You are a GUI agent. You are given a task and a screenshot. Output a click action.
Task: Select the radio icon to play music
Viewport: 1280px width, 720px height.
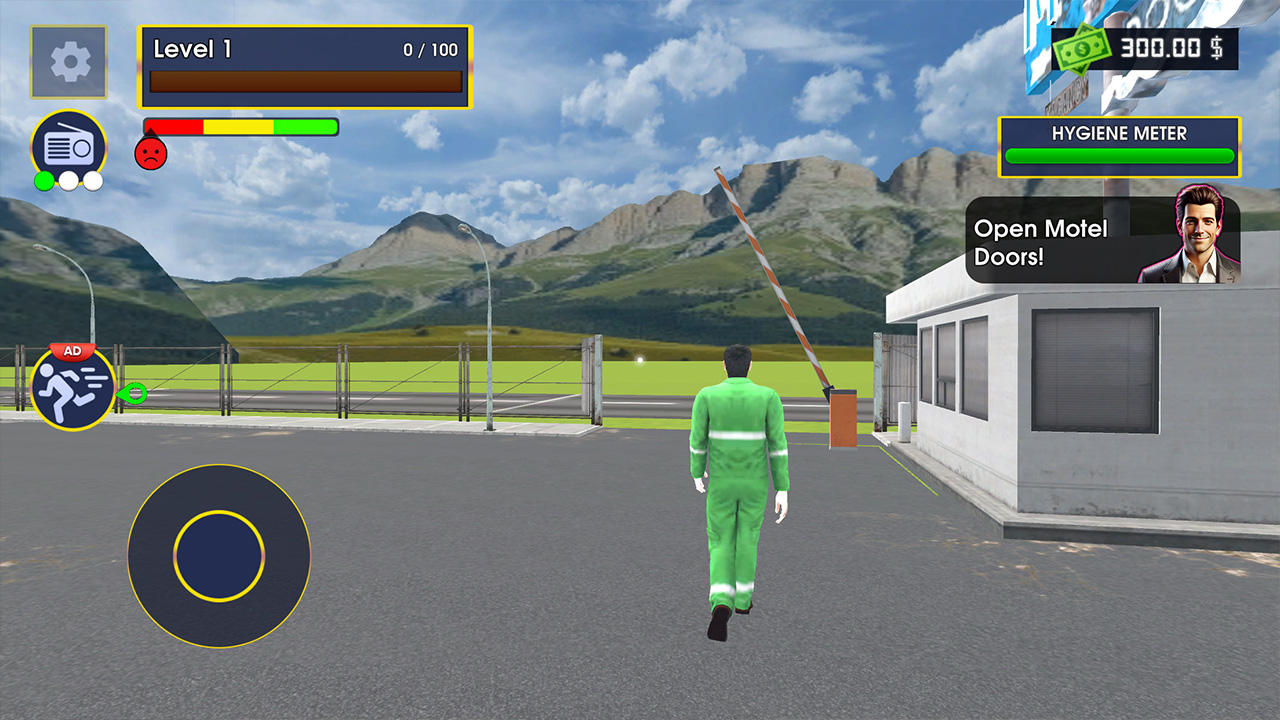pyautogui.click(x=68, y=140)
